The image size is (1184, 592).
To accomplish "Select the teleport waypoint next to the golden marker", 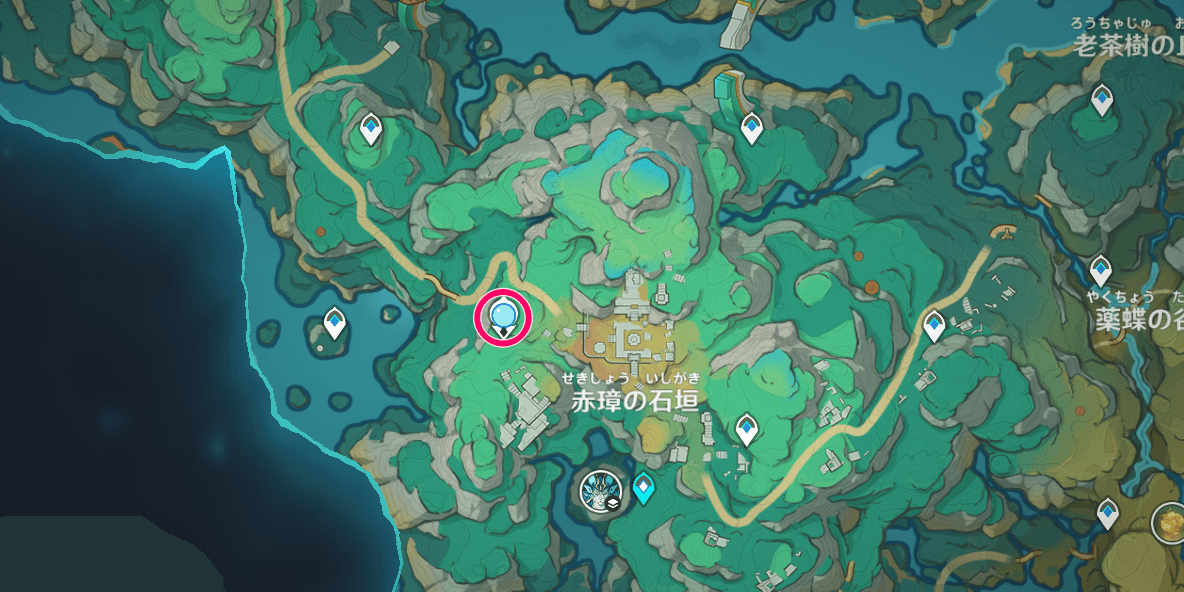I will [x=1107, y=514].
